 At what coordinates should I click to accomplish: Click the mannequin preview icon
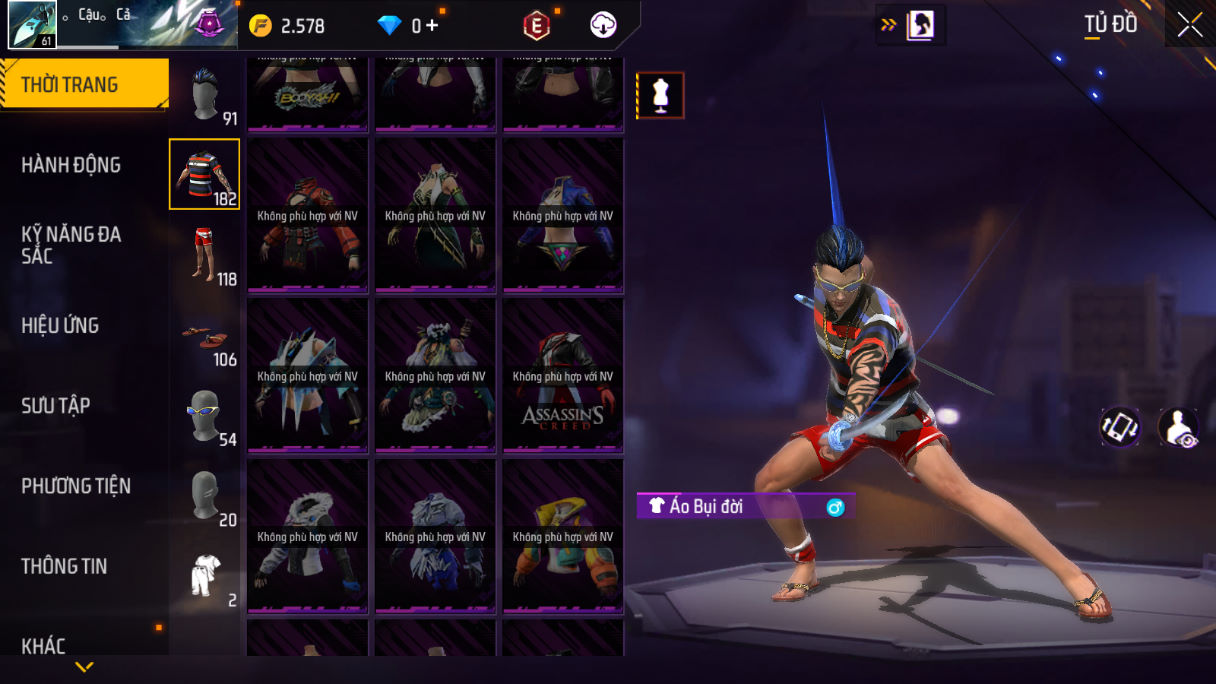660,95
